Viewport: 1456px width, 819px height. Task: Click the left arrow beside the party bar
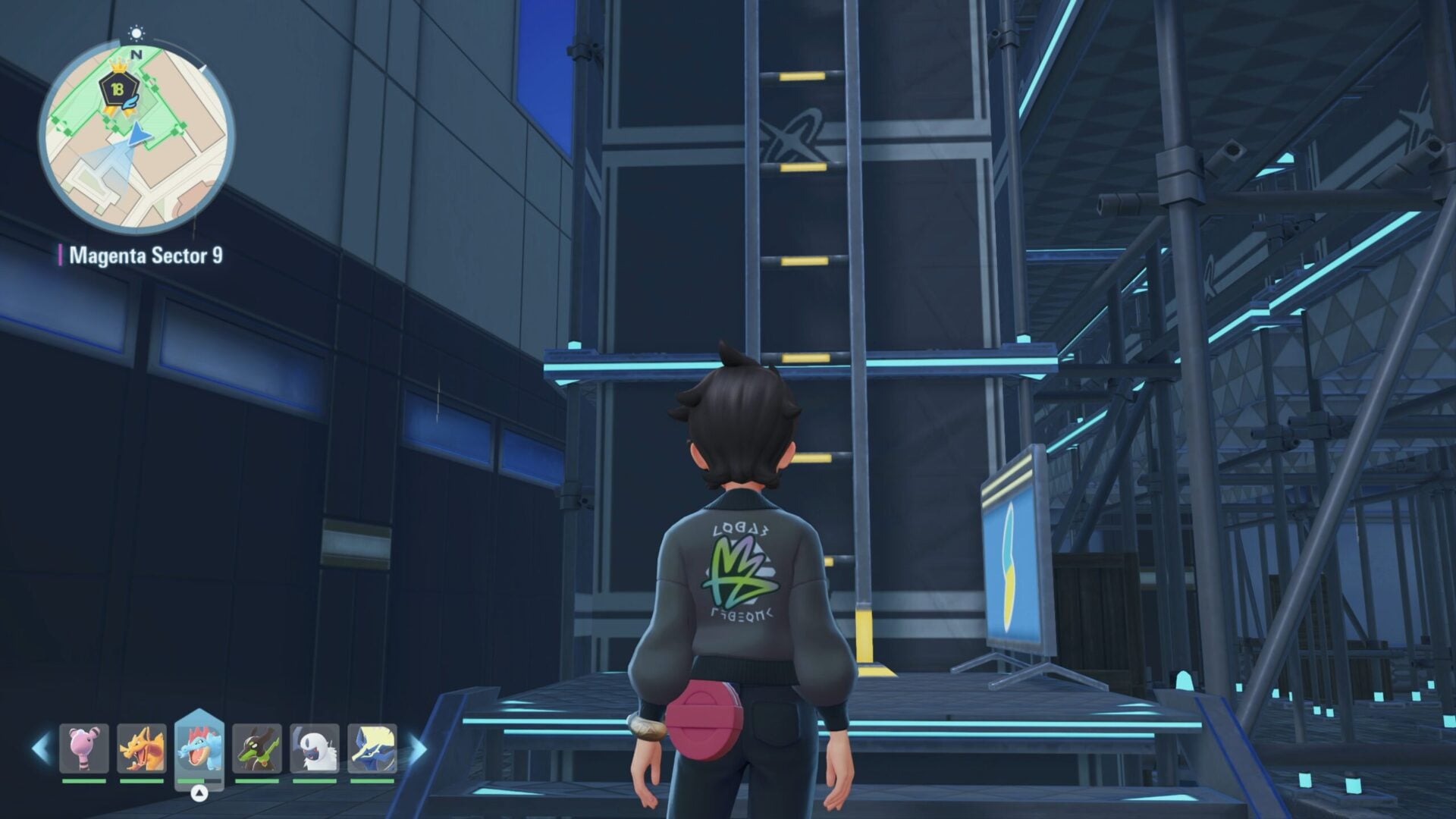(40, 748)
